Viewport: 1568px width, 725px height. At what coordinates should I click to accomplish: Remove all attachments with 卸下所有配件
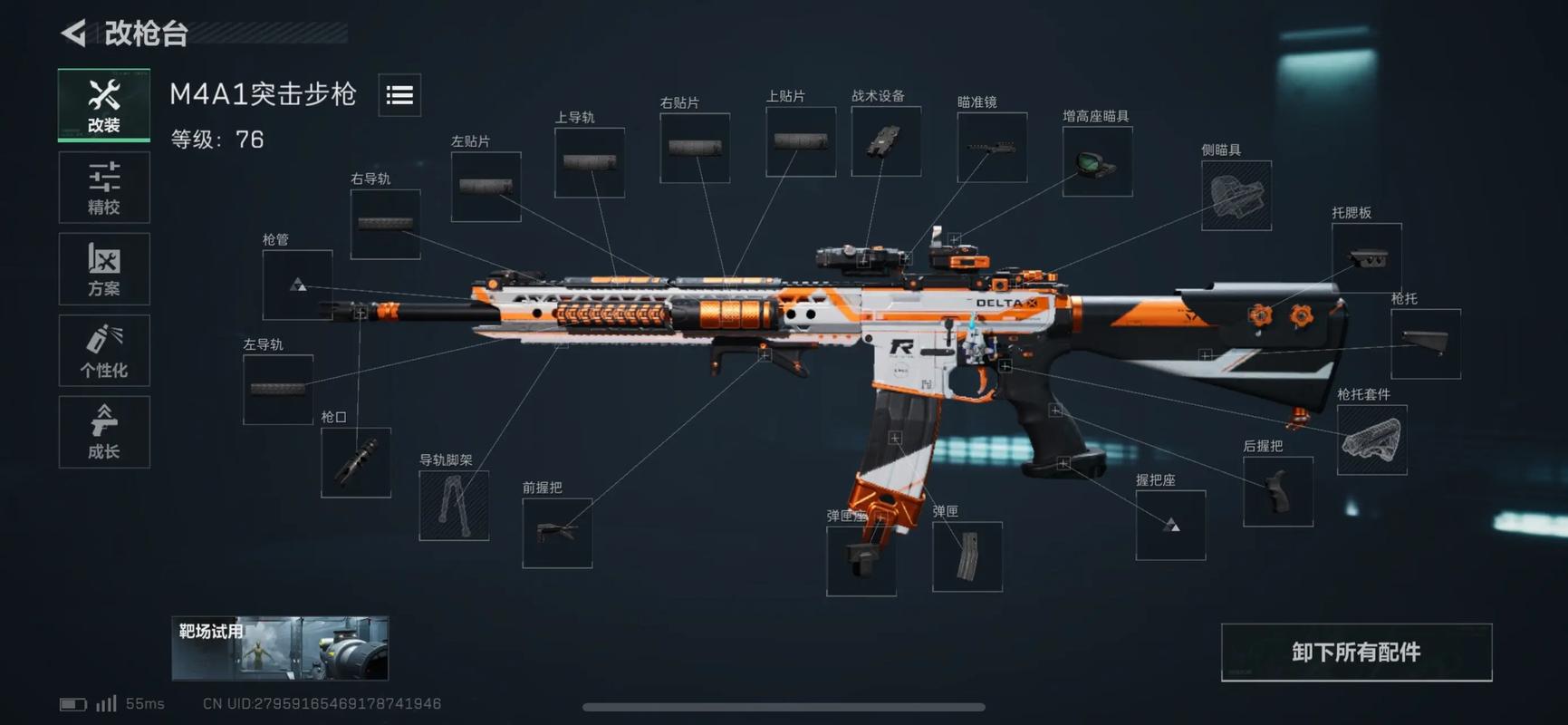click(x=1356, y=652)
